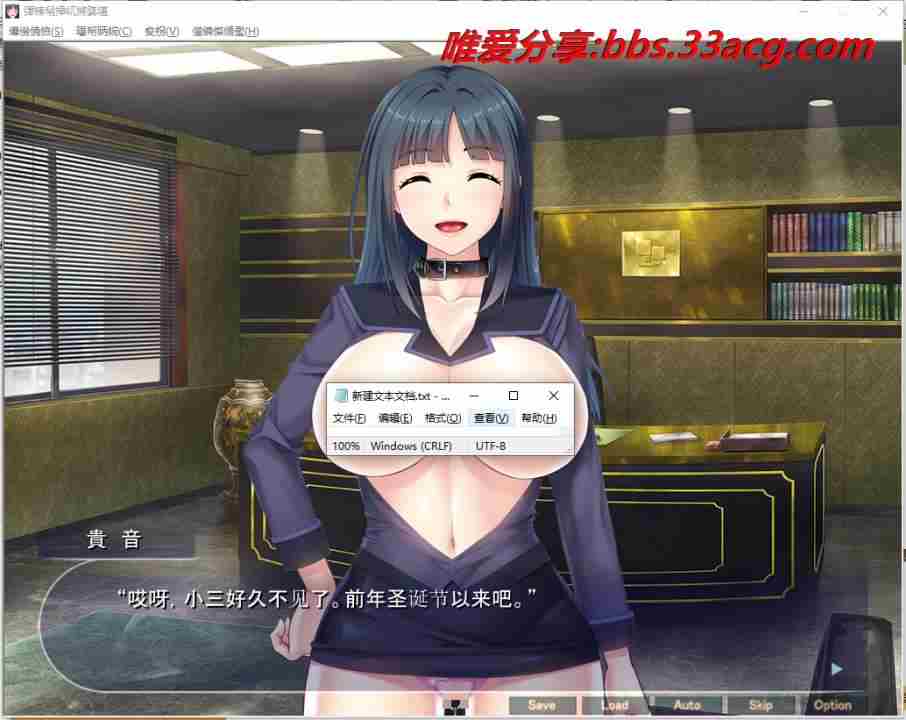Activate the Skip dialogue button
The width and height of the screenshot is (906, 720).
coord(760,705)
